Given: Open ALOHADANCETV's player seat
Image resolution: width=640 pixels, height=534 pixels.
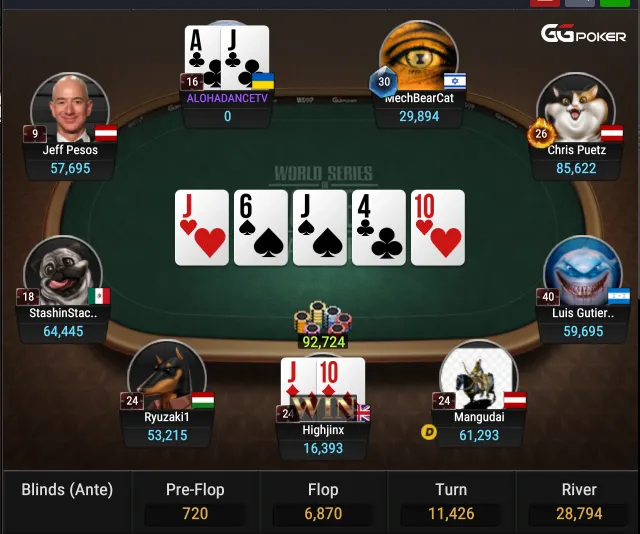Looking at the screenshot, I should 227,65.
